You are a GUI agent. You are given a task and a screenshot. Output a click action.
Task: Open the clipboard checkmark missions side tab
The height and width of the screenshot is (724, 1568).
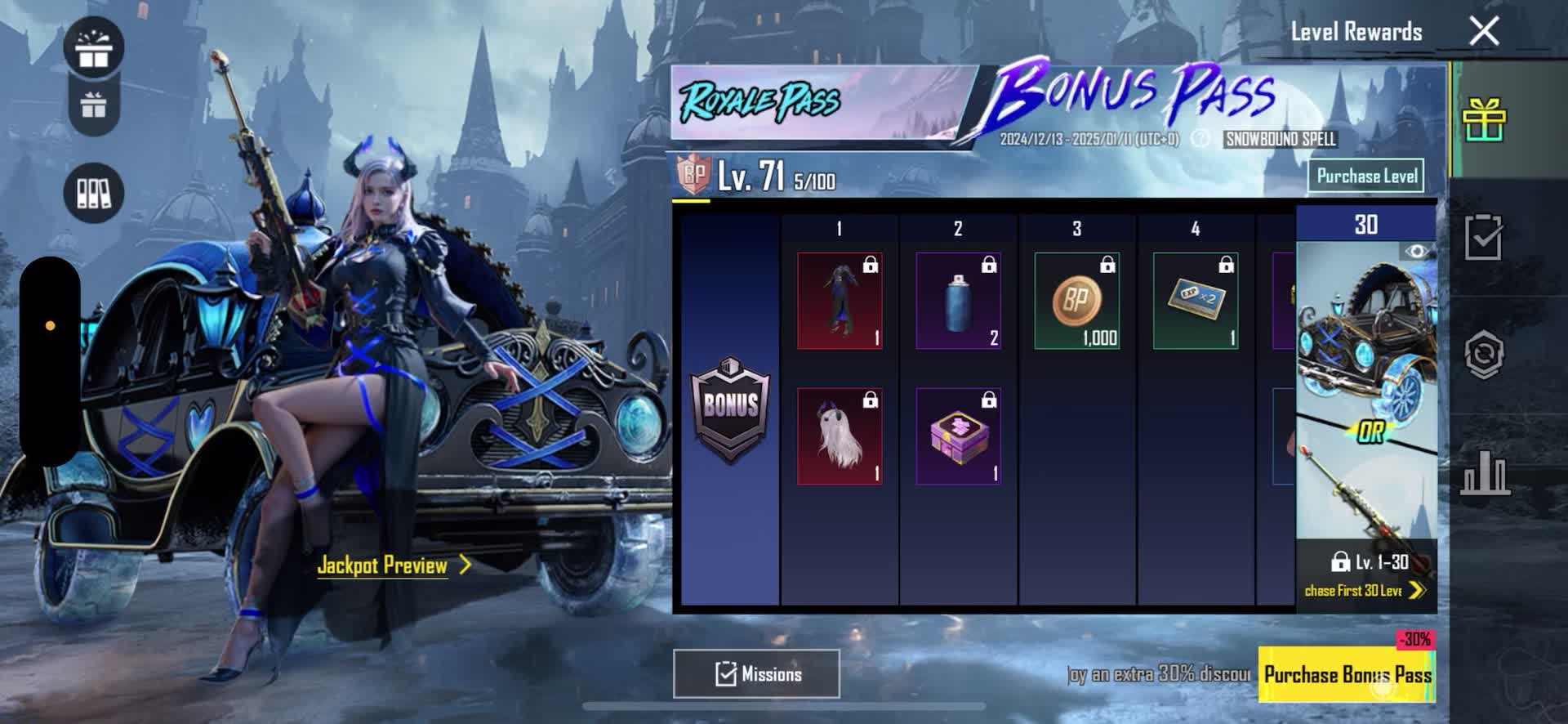pyautogui.click(x=1484, y=238)
